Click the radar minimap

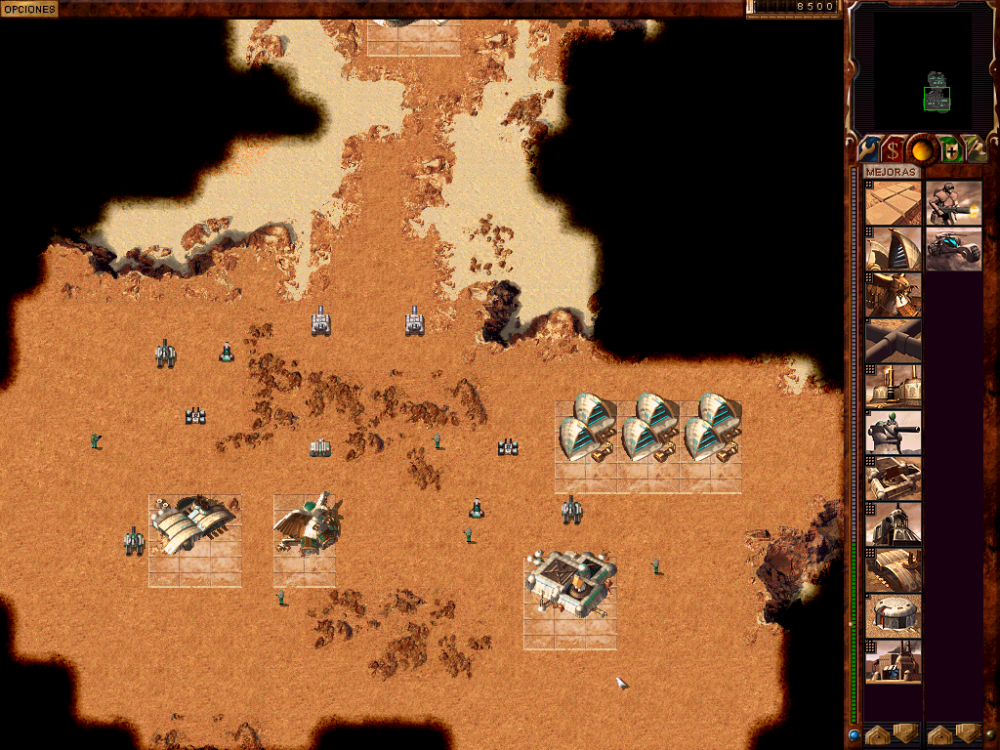922,70
